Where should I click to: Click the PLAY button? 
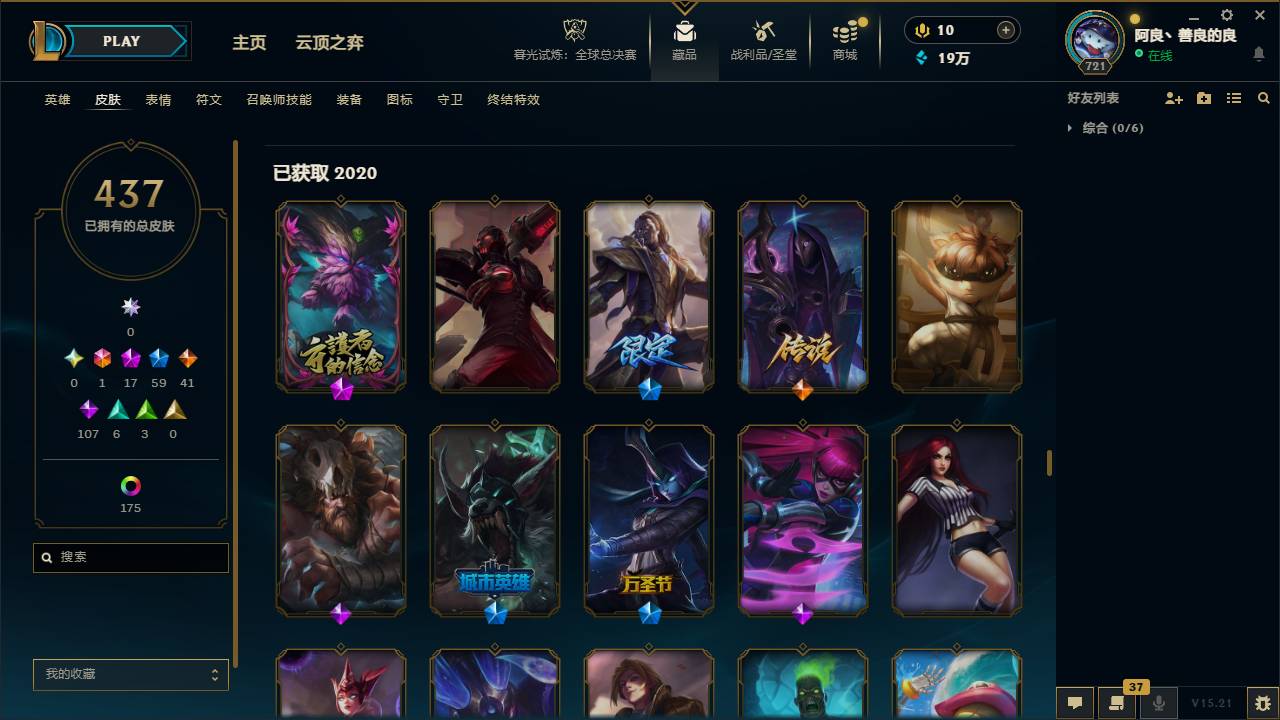121,41
